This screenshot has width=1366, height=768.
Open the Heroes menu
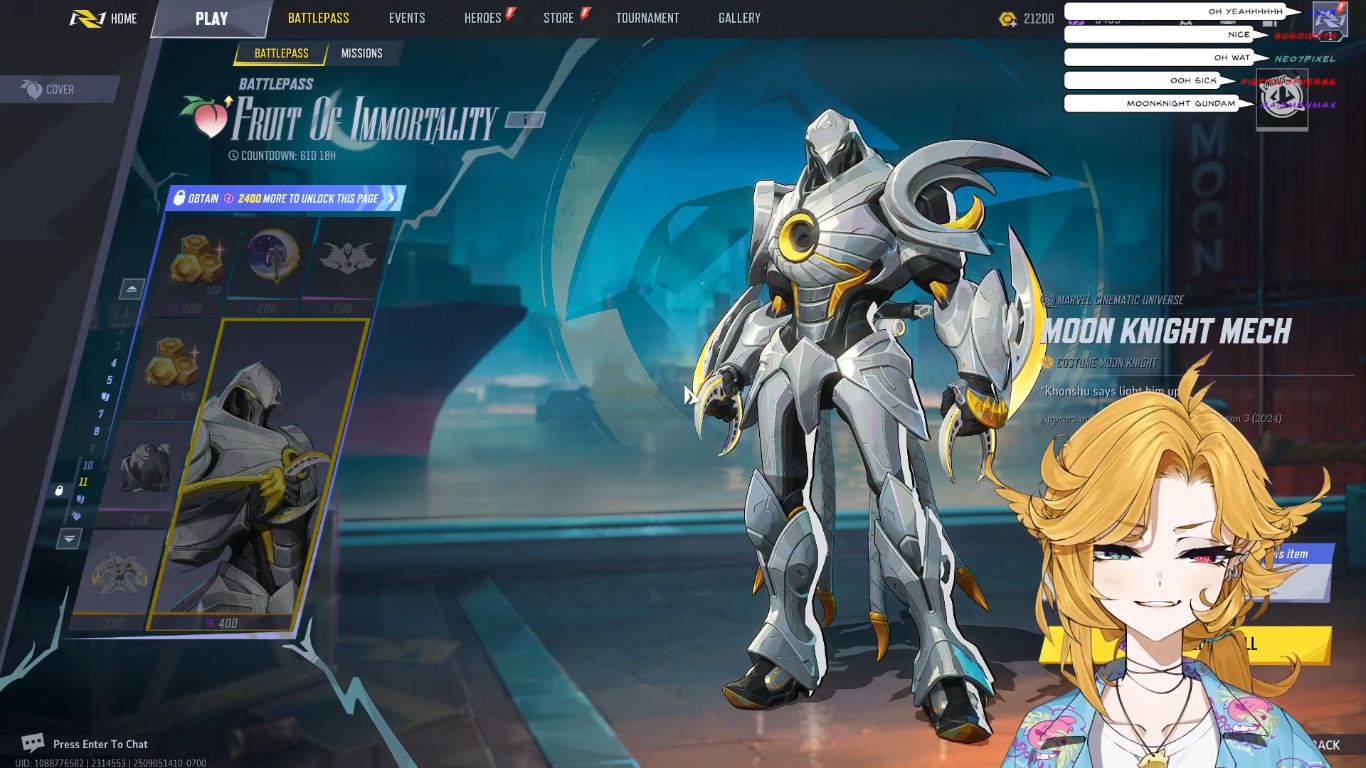click(x=483, y=18)
